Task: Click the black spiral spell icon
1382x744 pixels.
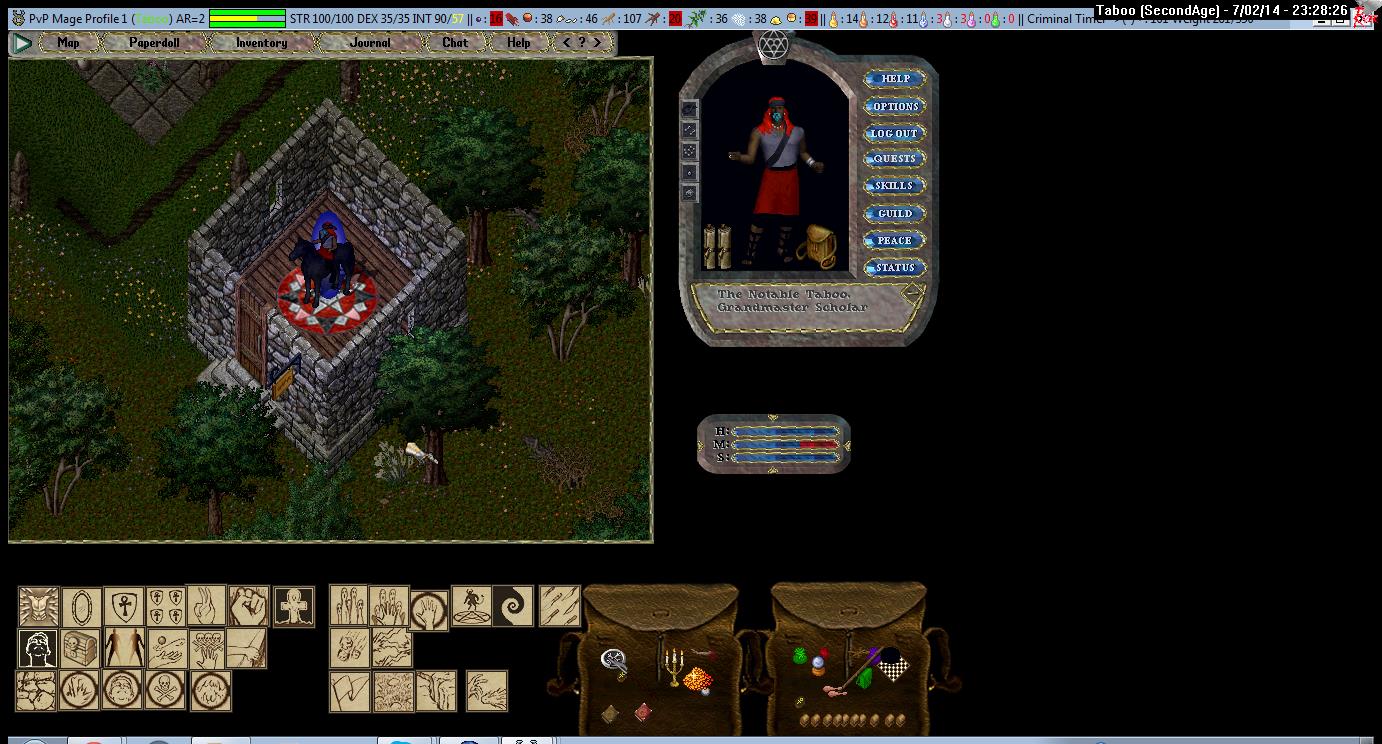Action: tap(513, 607)
